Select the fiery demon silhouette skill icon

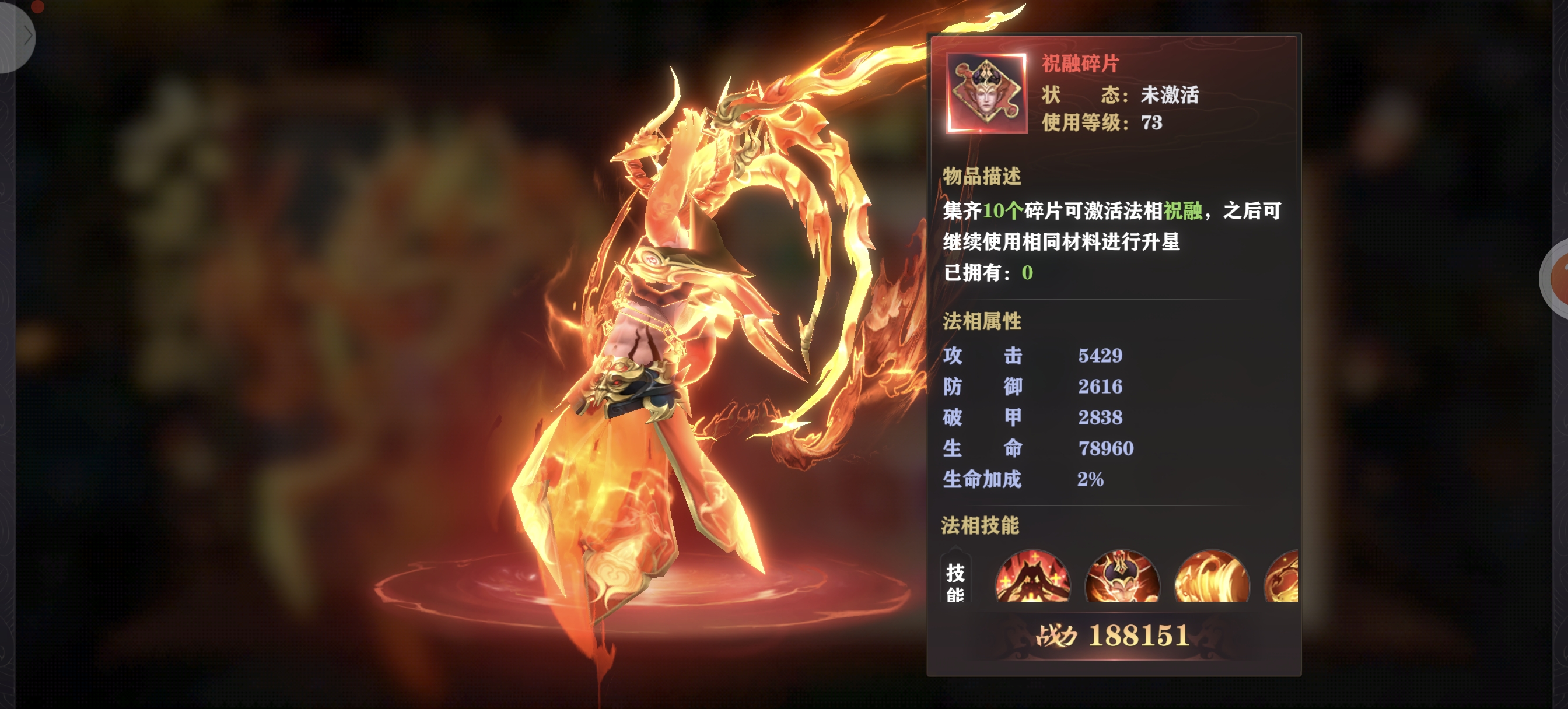point(1032,576)
